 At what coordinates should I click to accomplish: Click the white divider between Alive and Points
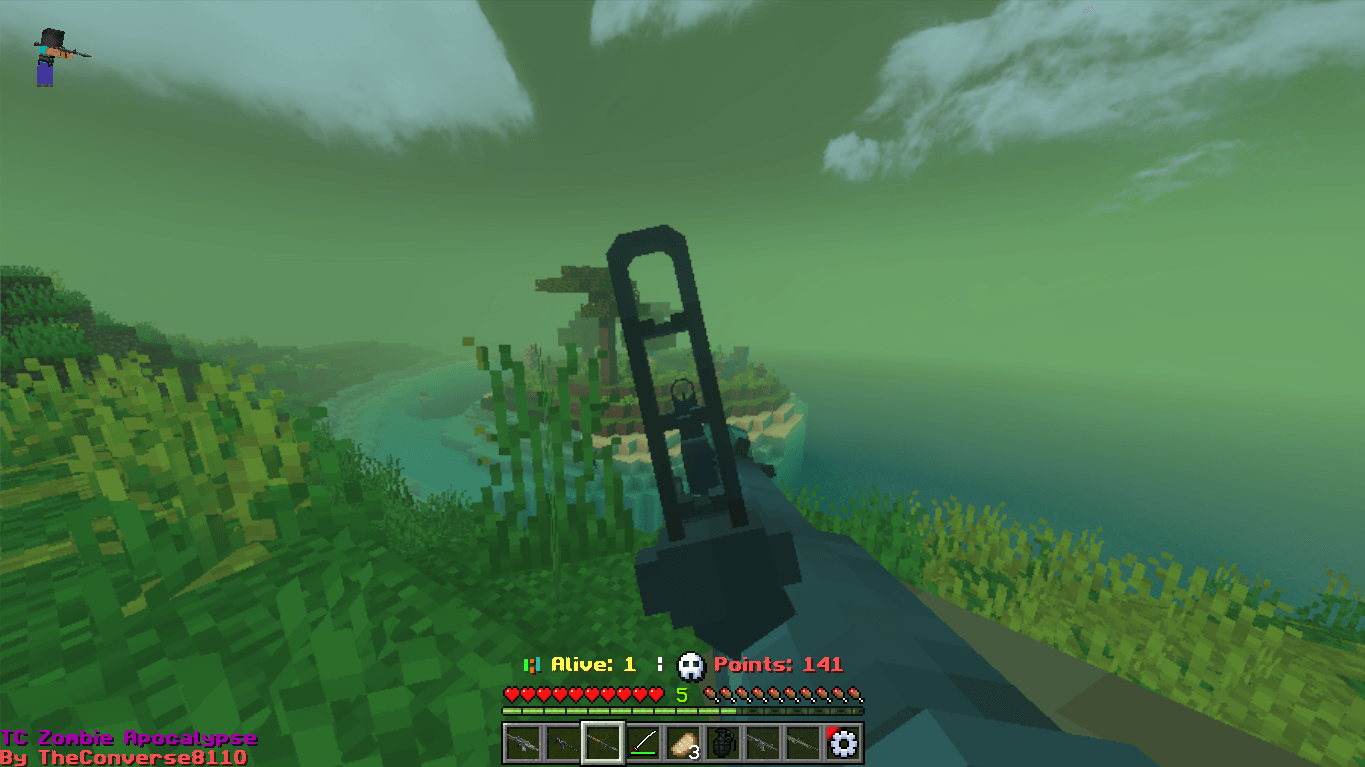point(661,663)
